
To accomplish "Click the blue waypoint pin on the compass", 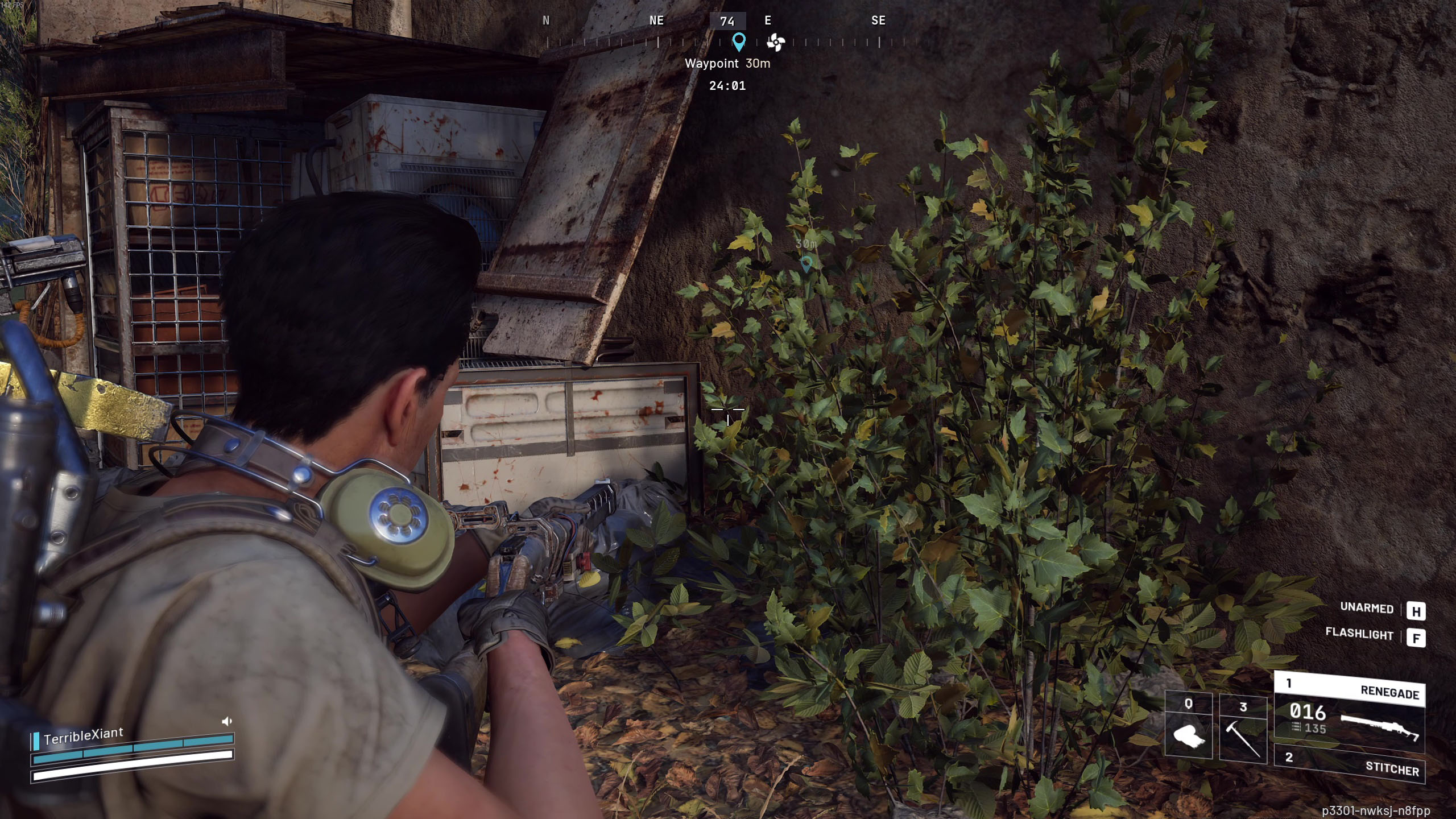I will click(739, 42).
